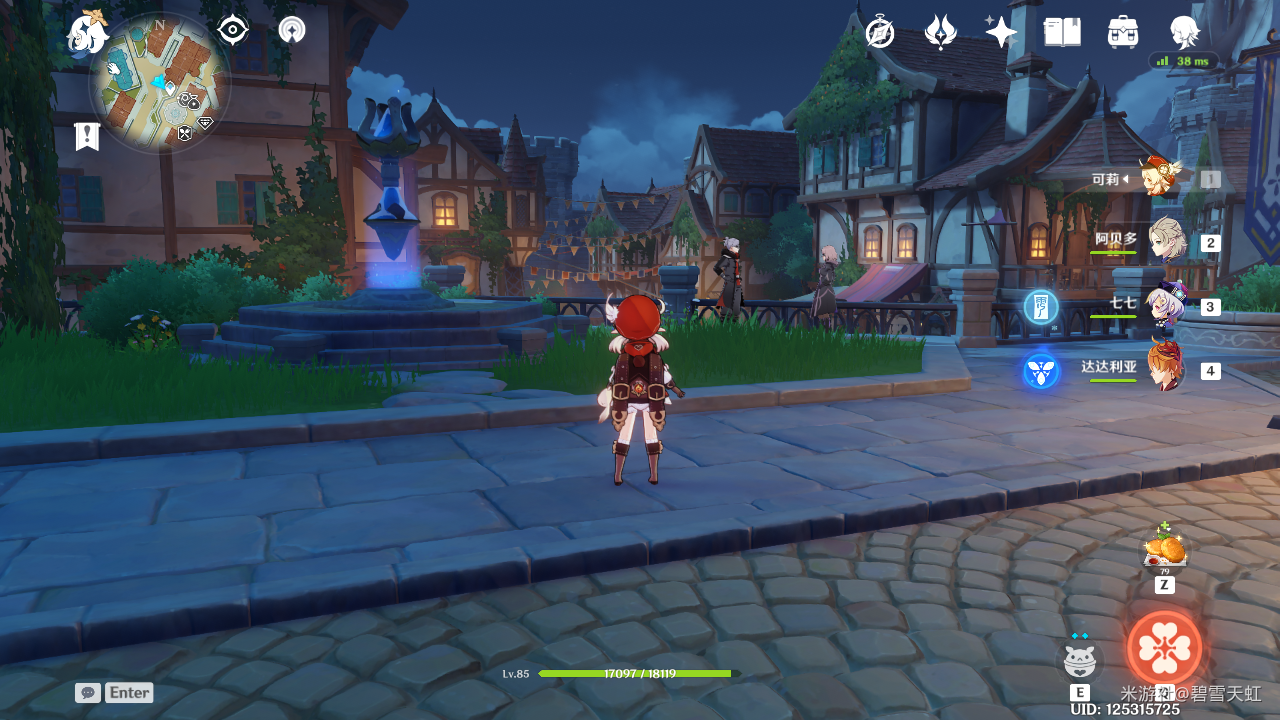
Task: Open the Paimon main menu
Action: pyautogui.click(x=88, y=33)
